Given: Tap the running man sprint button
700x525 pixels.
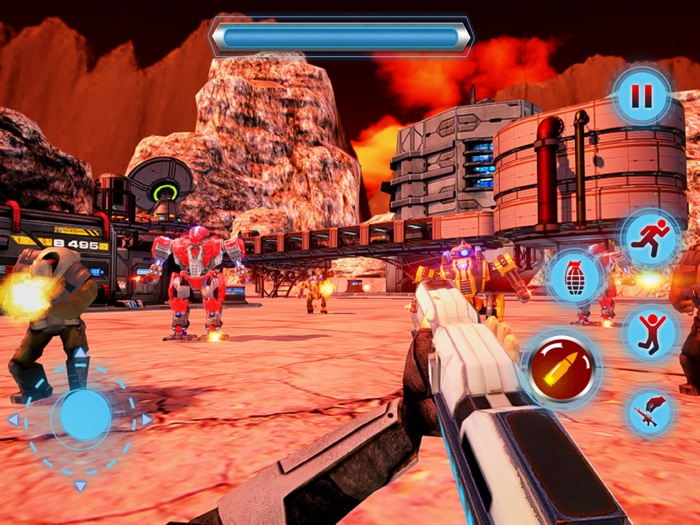Looking at the screenshot, I should point(651,238).
